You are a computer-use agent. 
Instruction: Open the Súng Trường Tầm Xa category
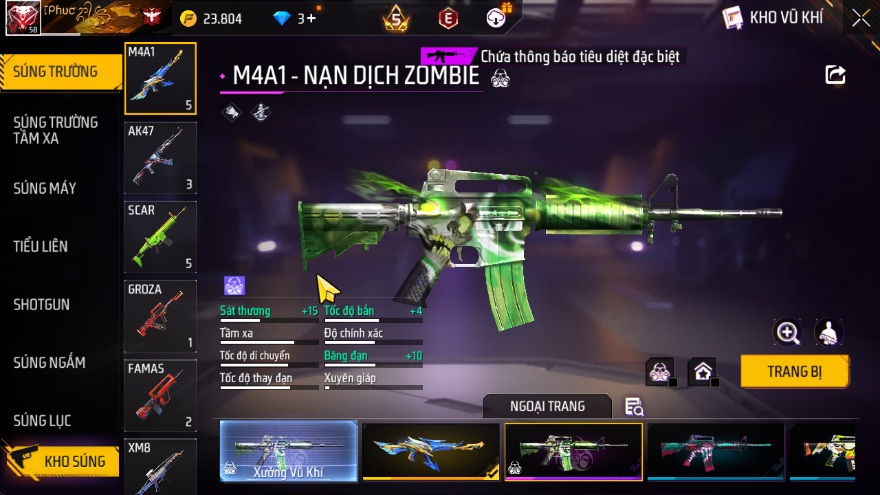(x=55, y=130)
